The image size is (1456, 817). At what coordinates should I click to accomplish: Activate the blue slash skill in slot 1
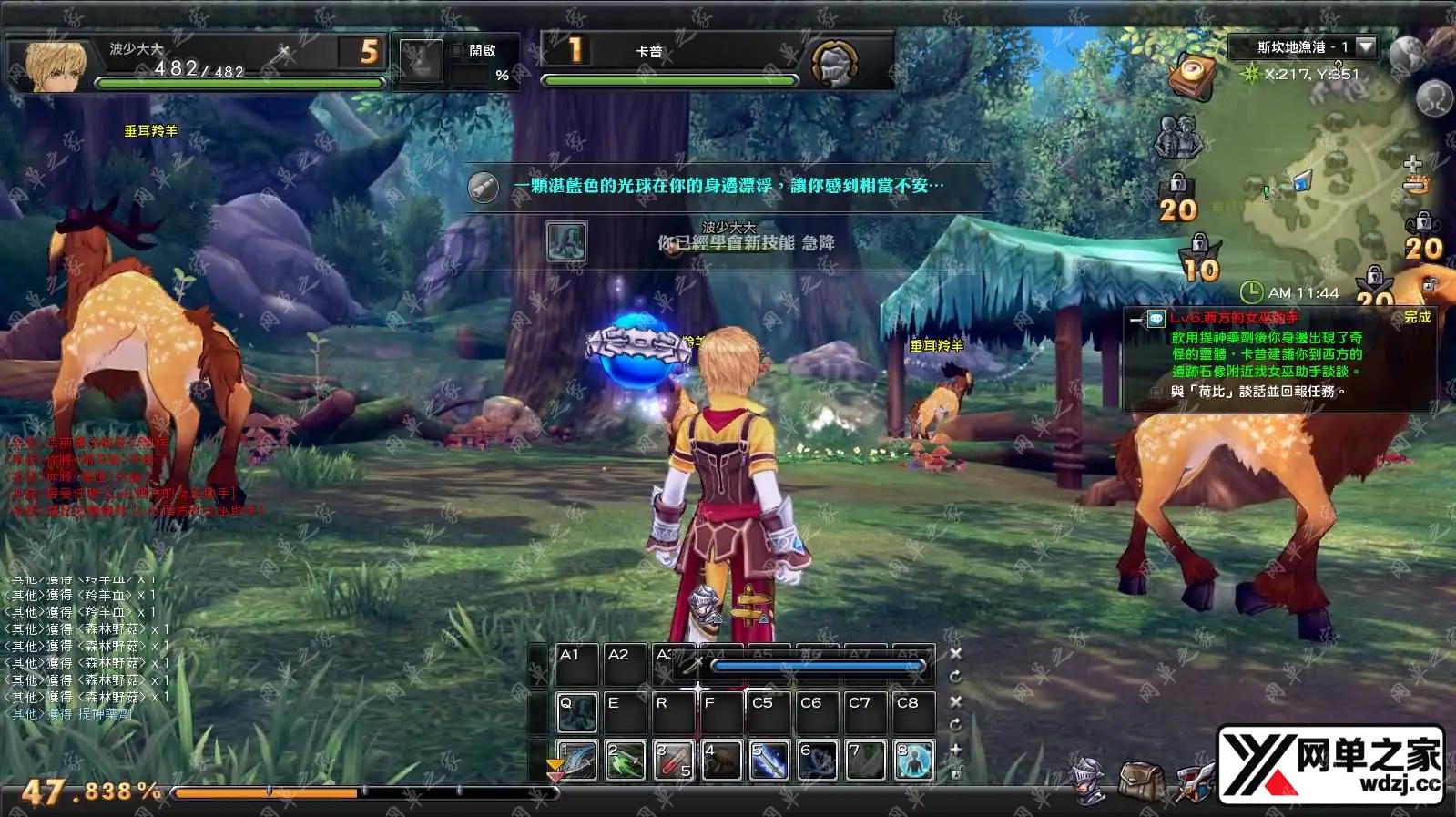pyautogui.click(x=577, y=761)
